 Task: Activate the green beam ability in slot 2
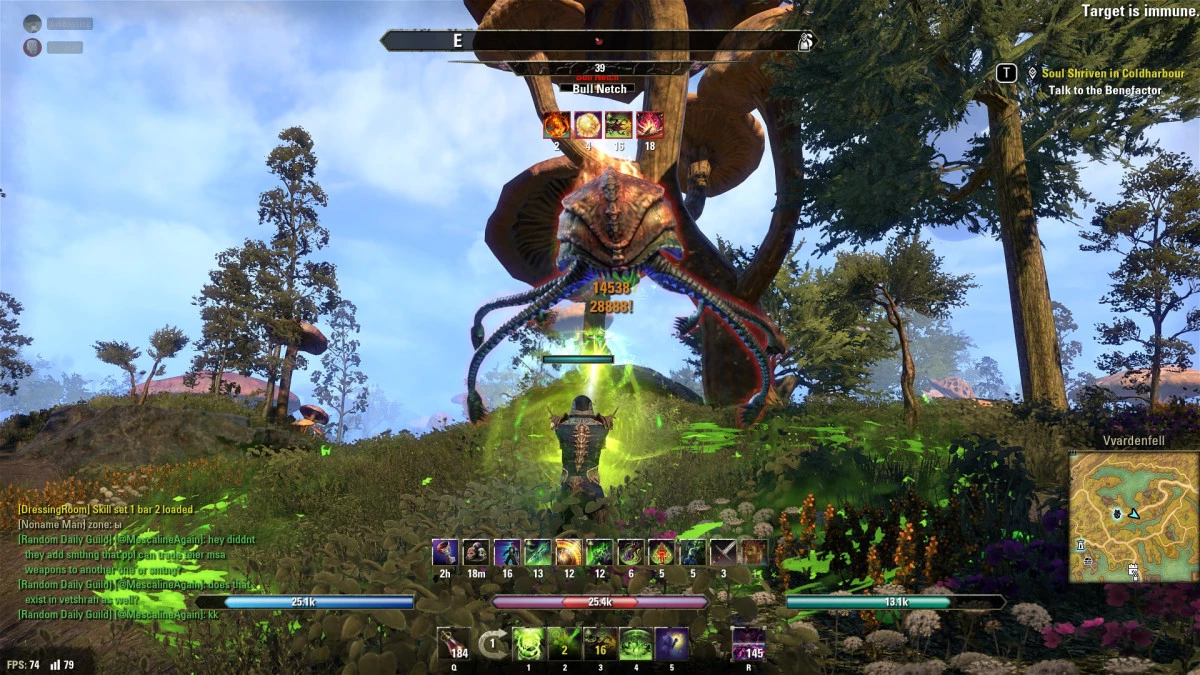click(563, 643)
